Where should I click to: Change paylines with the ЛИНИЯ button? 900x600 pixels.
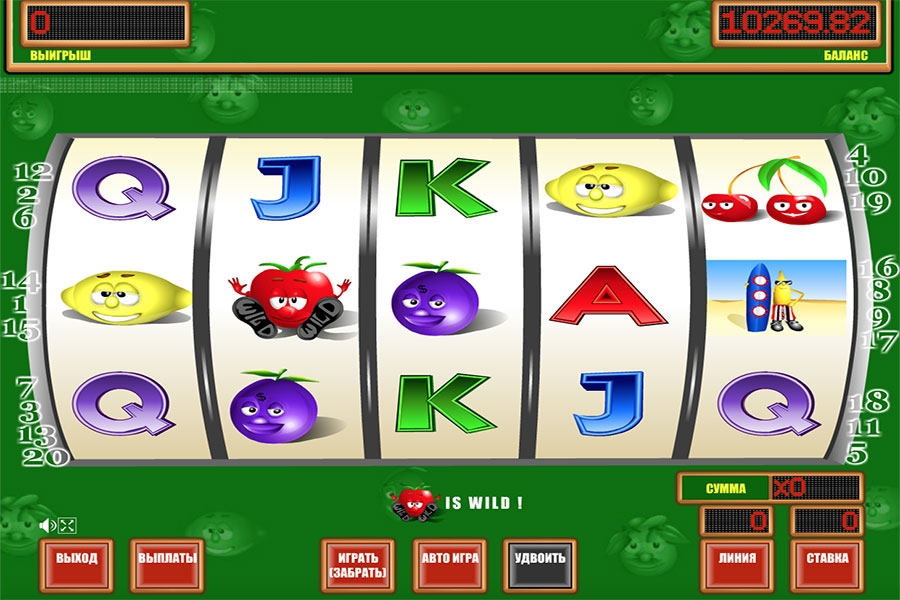[x=737, y=559]
